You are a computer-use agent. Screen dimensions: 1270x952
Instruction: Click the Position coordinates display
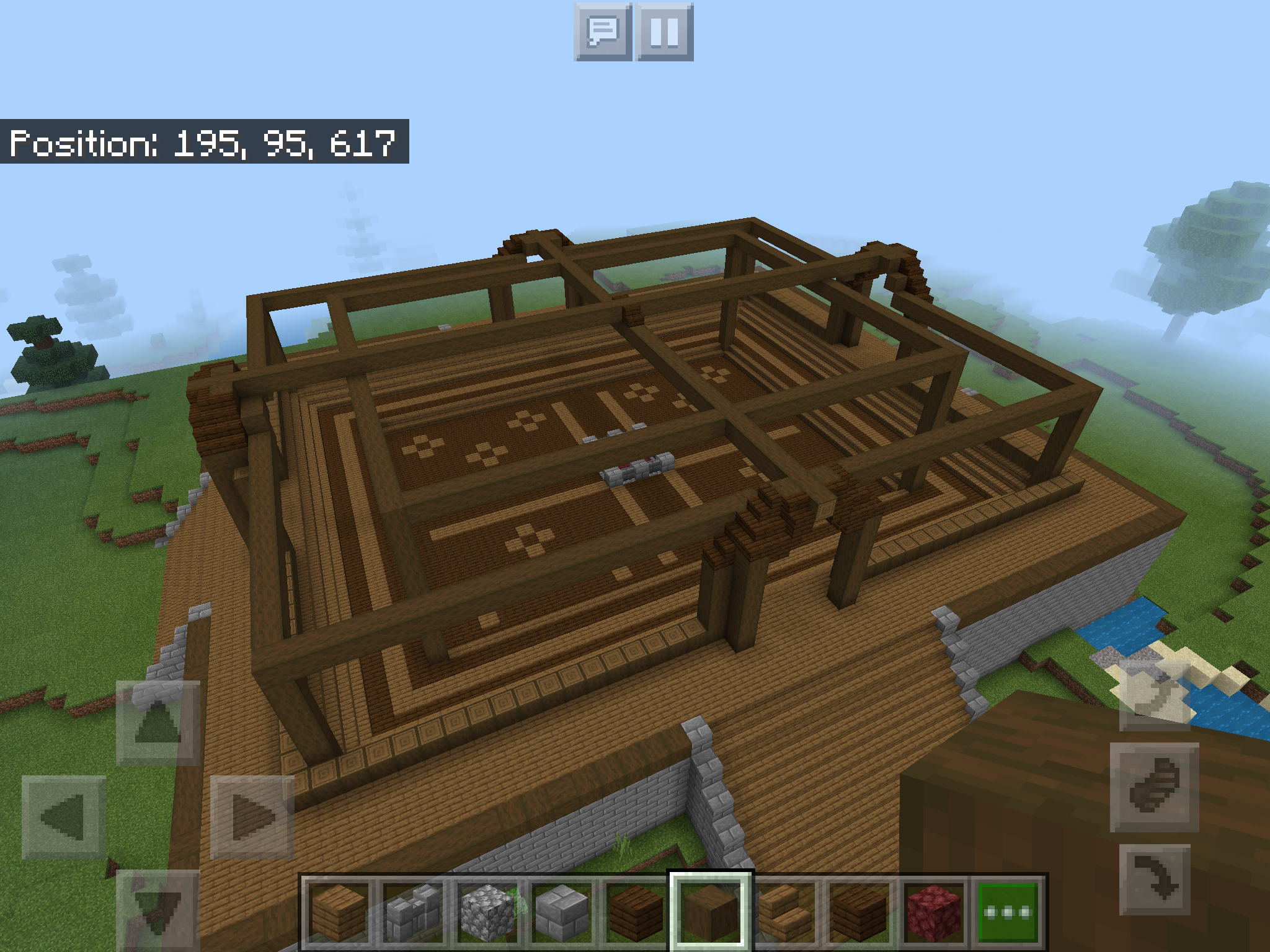[205, 144]
